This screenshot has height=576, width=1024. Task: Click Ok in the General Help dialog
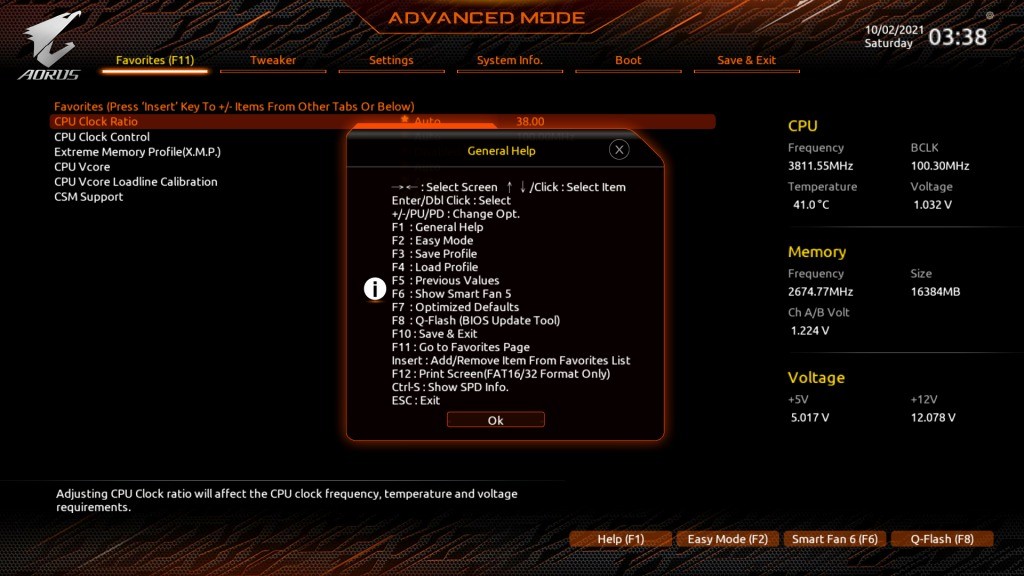pos(495,420)
